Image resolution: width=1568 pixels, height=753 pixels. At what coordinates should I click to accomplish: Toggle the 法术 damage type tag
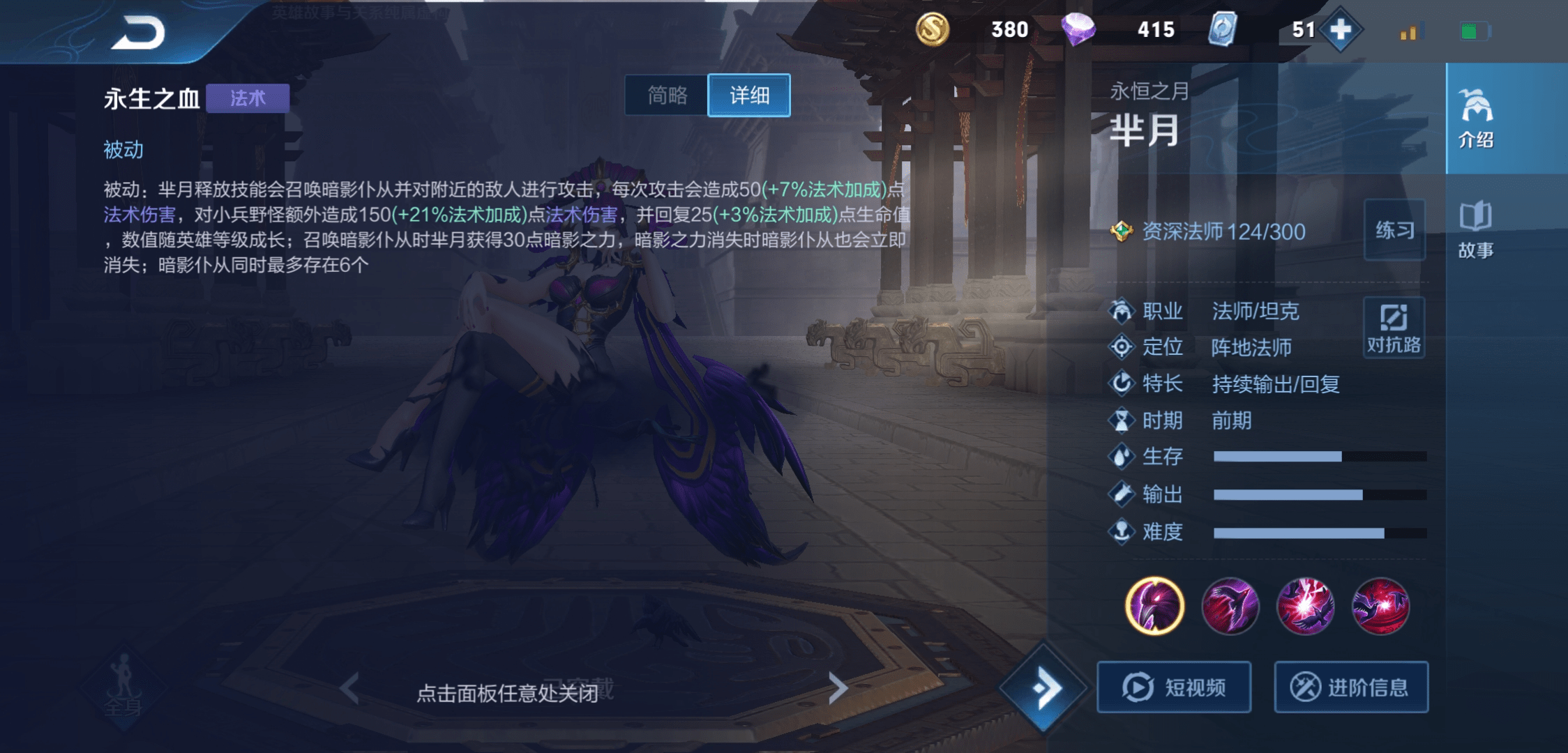coord(248,98)
